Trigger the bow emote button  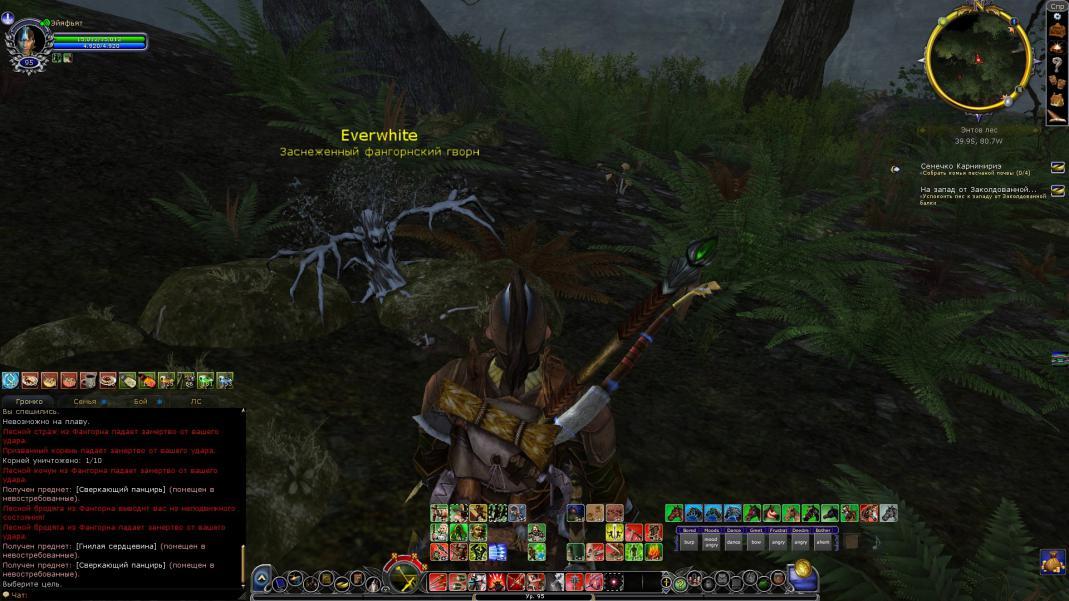(x=756, y=541)
